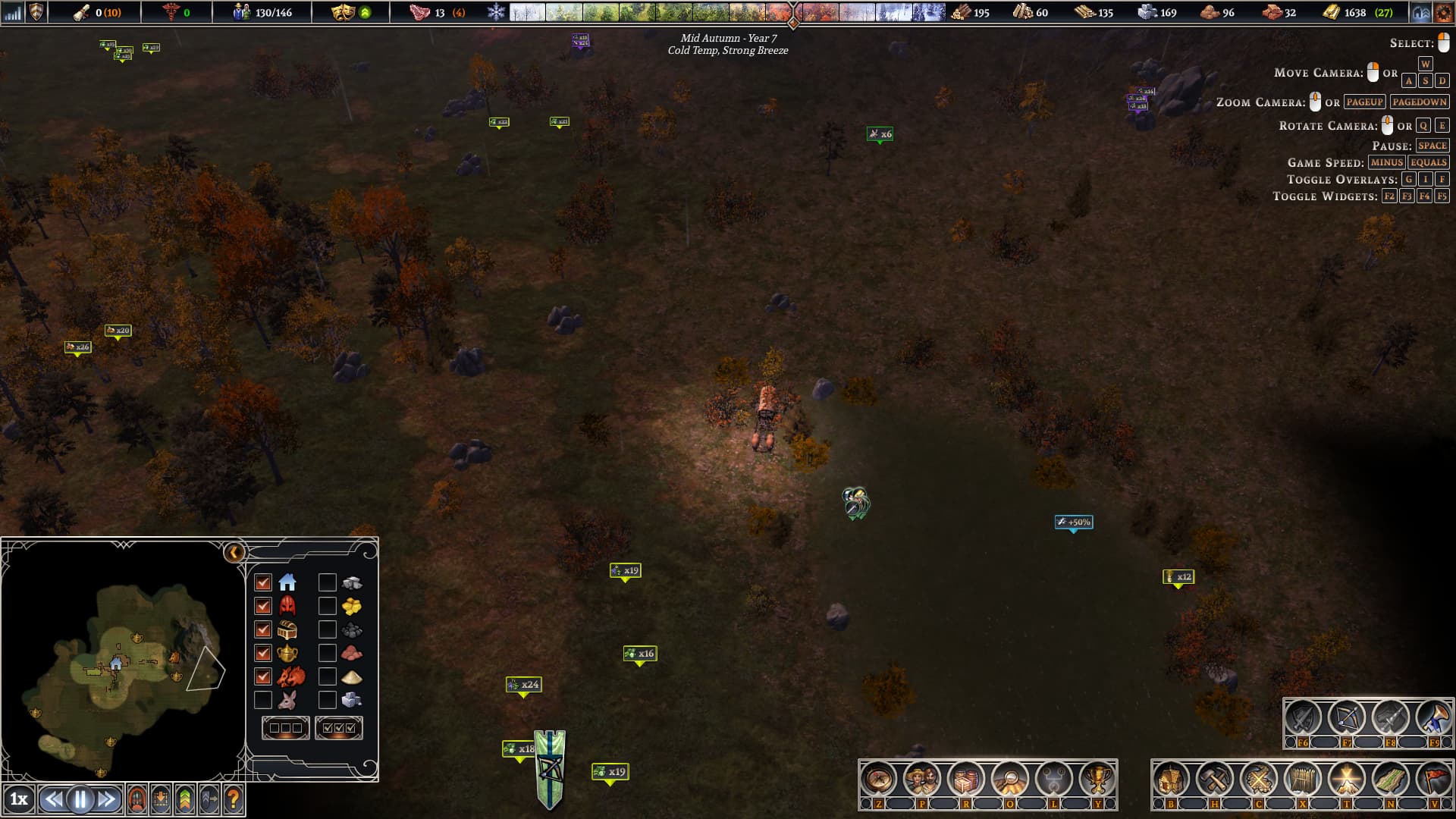
Task: Open the build menu hut icon
Action: tap(1170, 779)
